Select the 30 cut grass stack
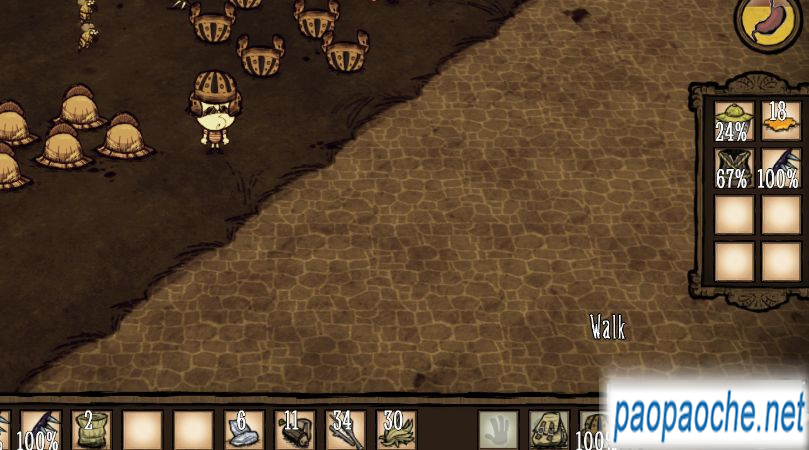 point(396,430)
